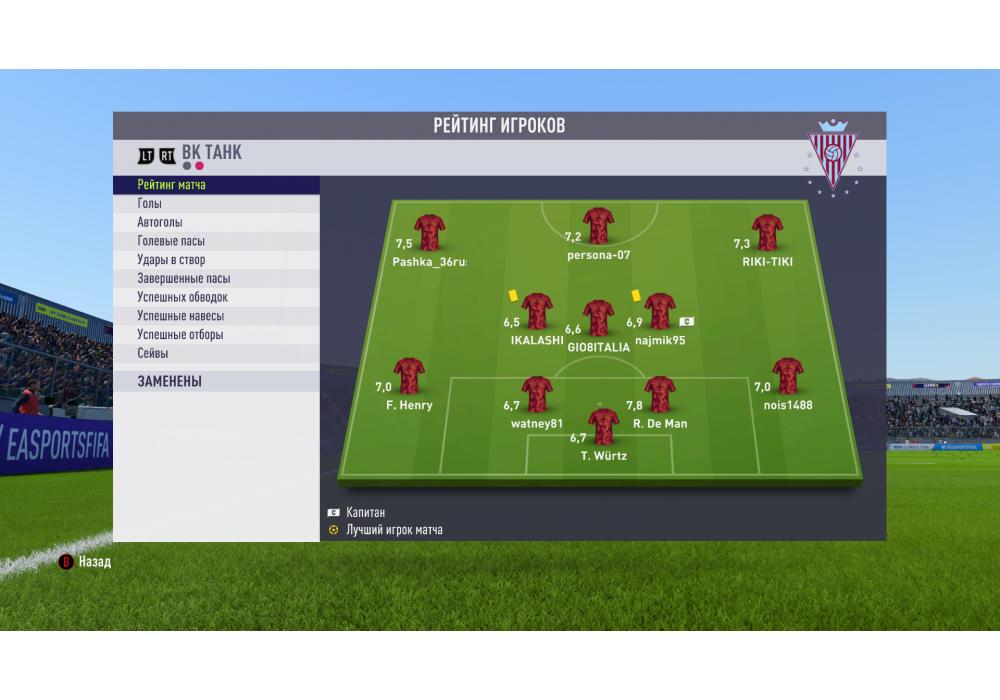The height and width of the screenshot is (700, 1000).
Task: Select player Pashka_36rus on the pitch
Action: click(x=430, y=232)
